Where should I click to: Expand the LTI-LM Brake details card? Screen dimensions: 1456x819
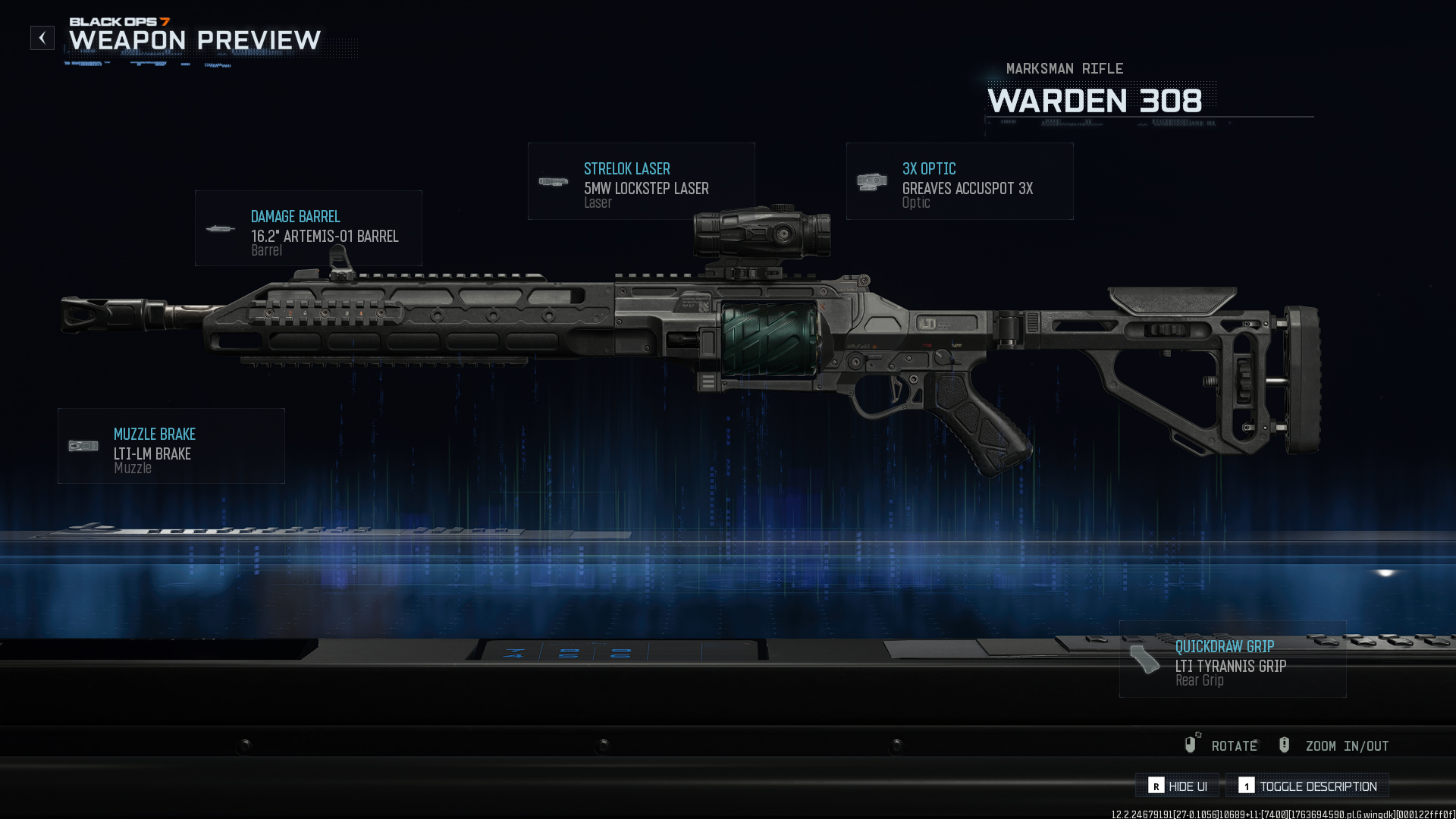coord(171,445)
